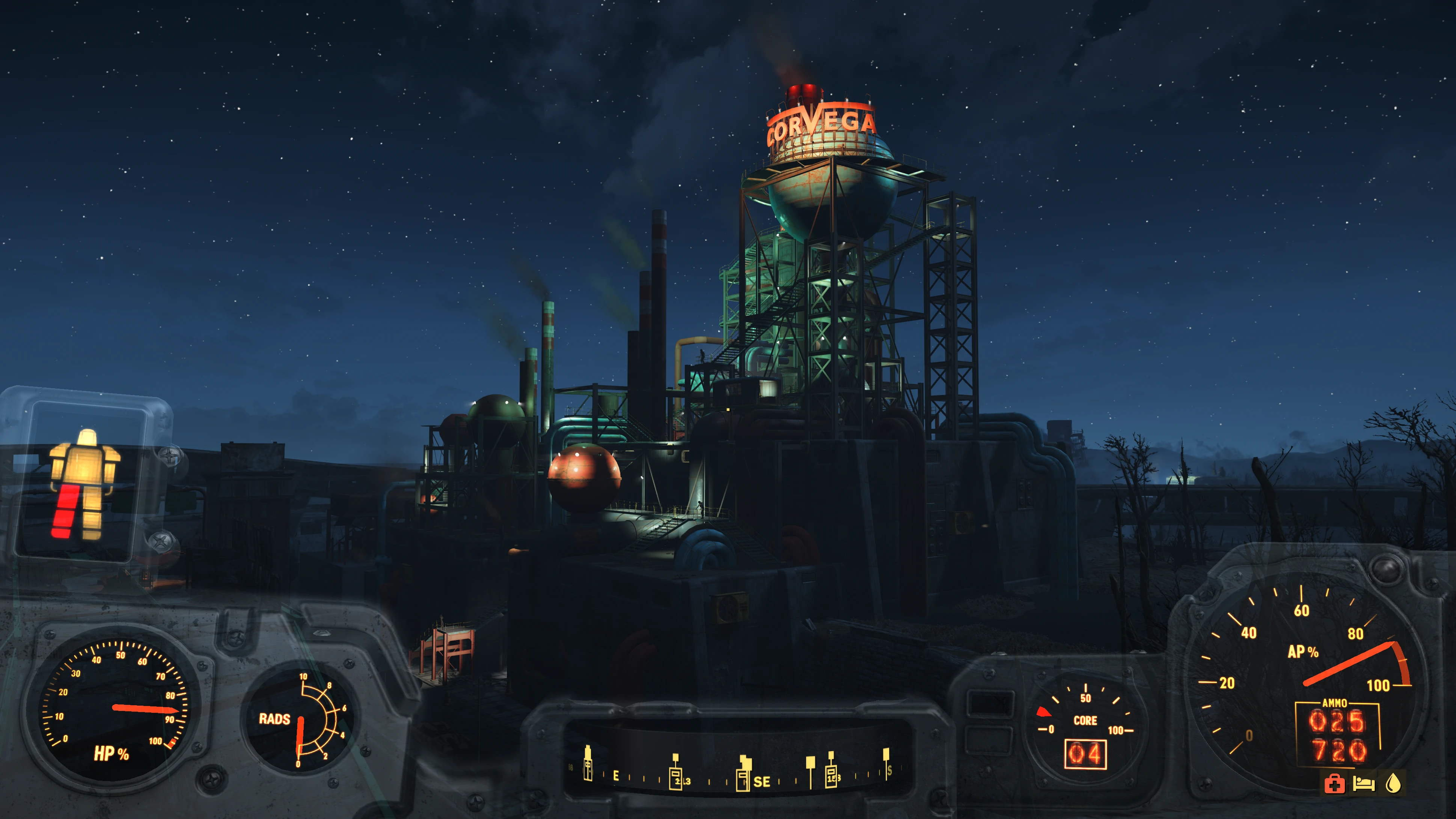
Task: Click the water droplet thirst icon
Action: [1393, 783]
